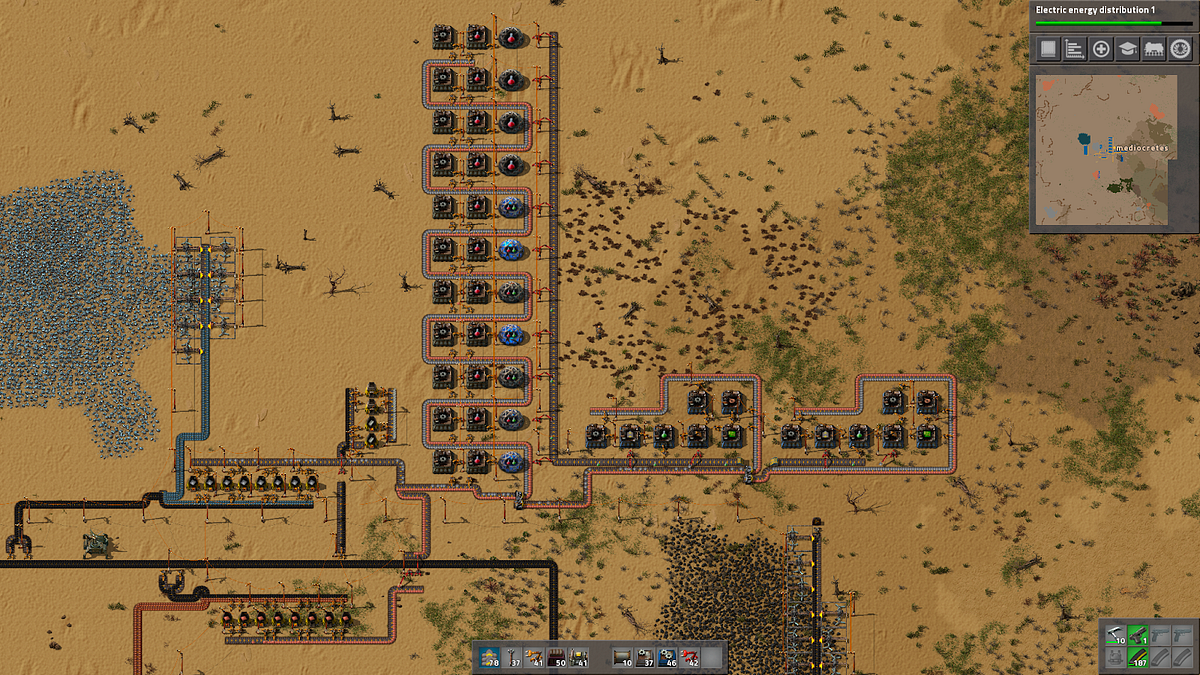1200x675 pixels.
Task: Open the production statistics graph button
Action: coord(1074,48)
